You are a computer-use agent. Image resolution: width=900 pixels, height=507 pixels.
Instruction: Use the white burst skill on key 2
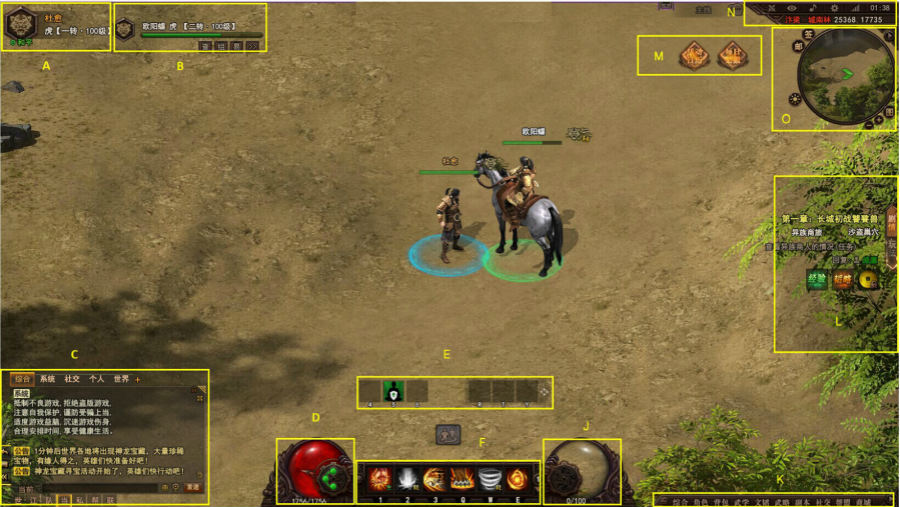pos(407,479)
